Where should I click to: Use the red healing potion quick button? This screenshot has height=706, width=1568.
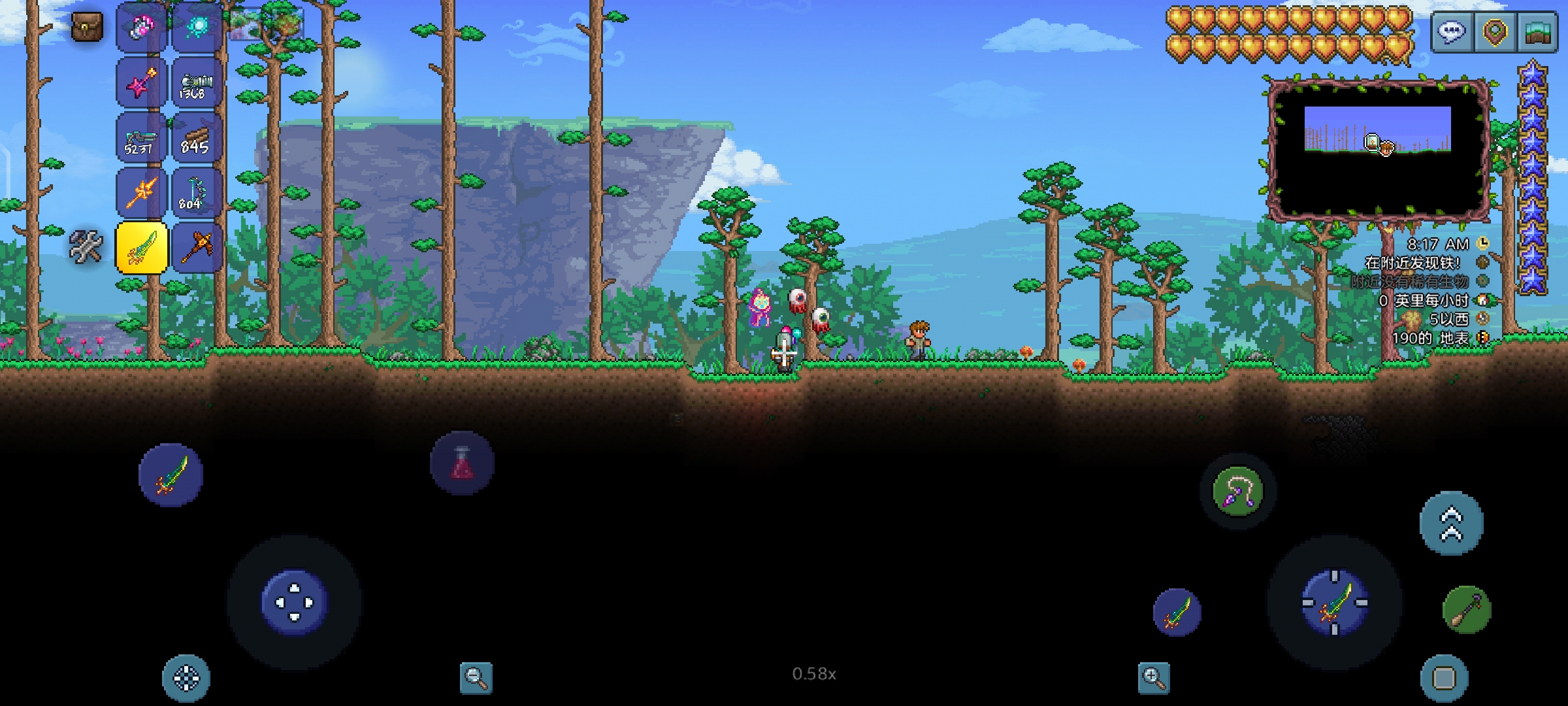(x=462, y=463)
